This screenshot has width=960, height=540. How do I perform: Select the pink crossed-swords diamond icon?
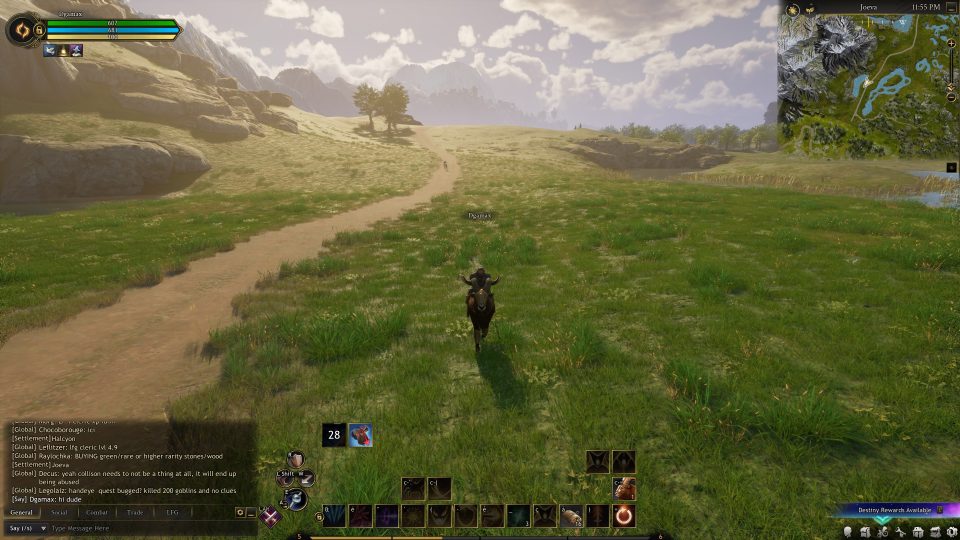[x=270, y=517]
